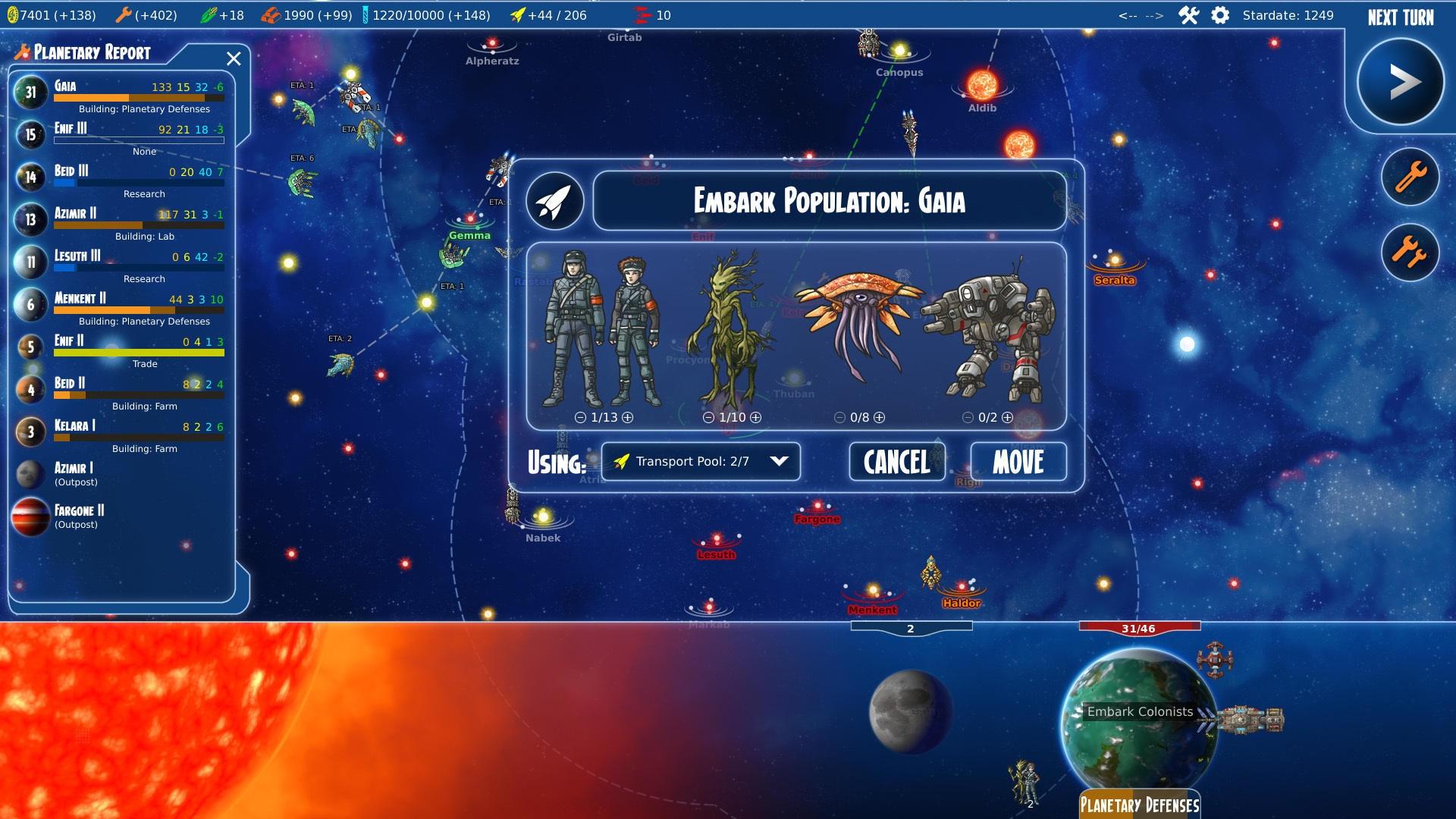
Task: Increase the mech unit count from 0/2
Action: (1006, 416)
